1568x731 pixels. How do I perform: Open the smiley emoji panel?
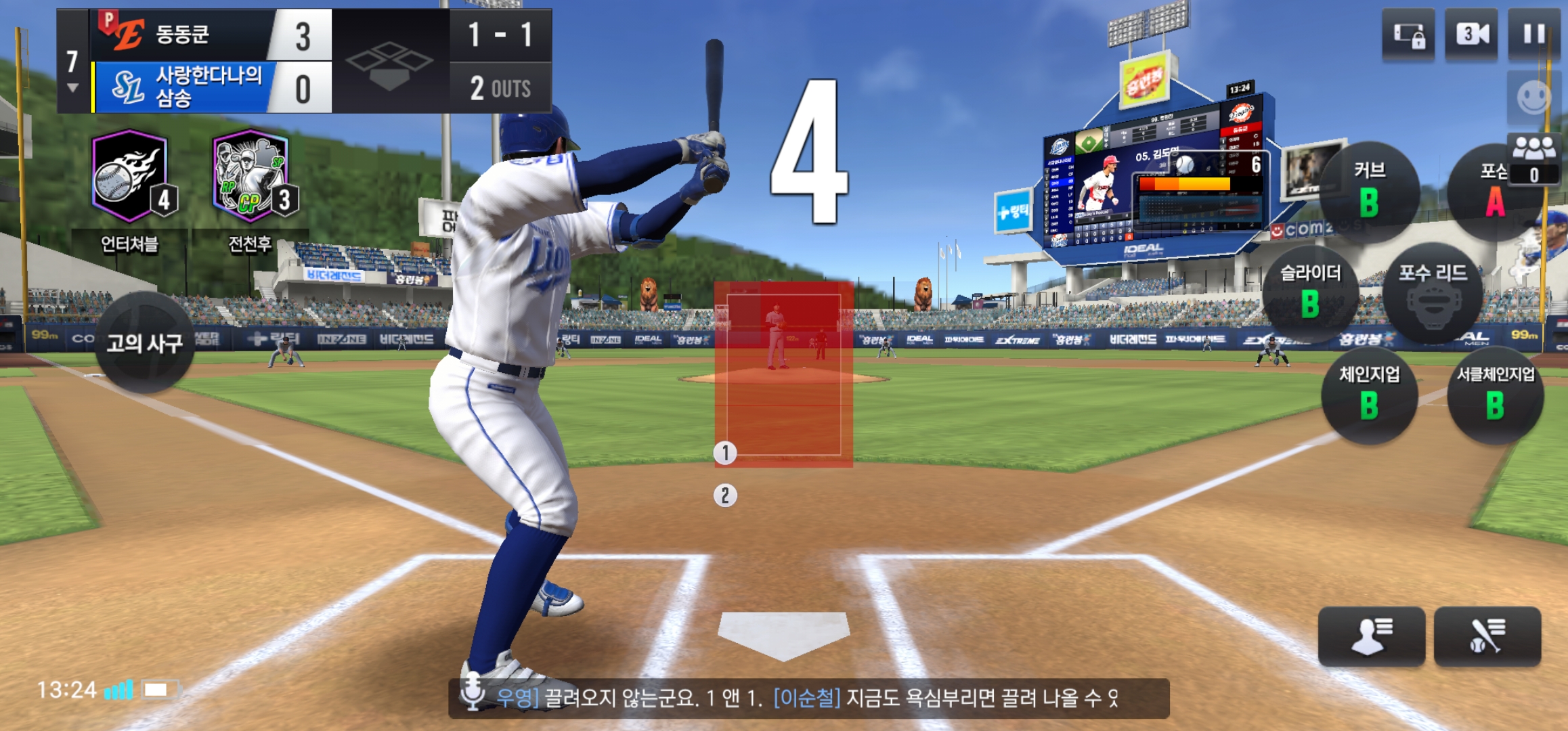(x=1533, y=98)
